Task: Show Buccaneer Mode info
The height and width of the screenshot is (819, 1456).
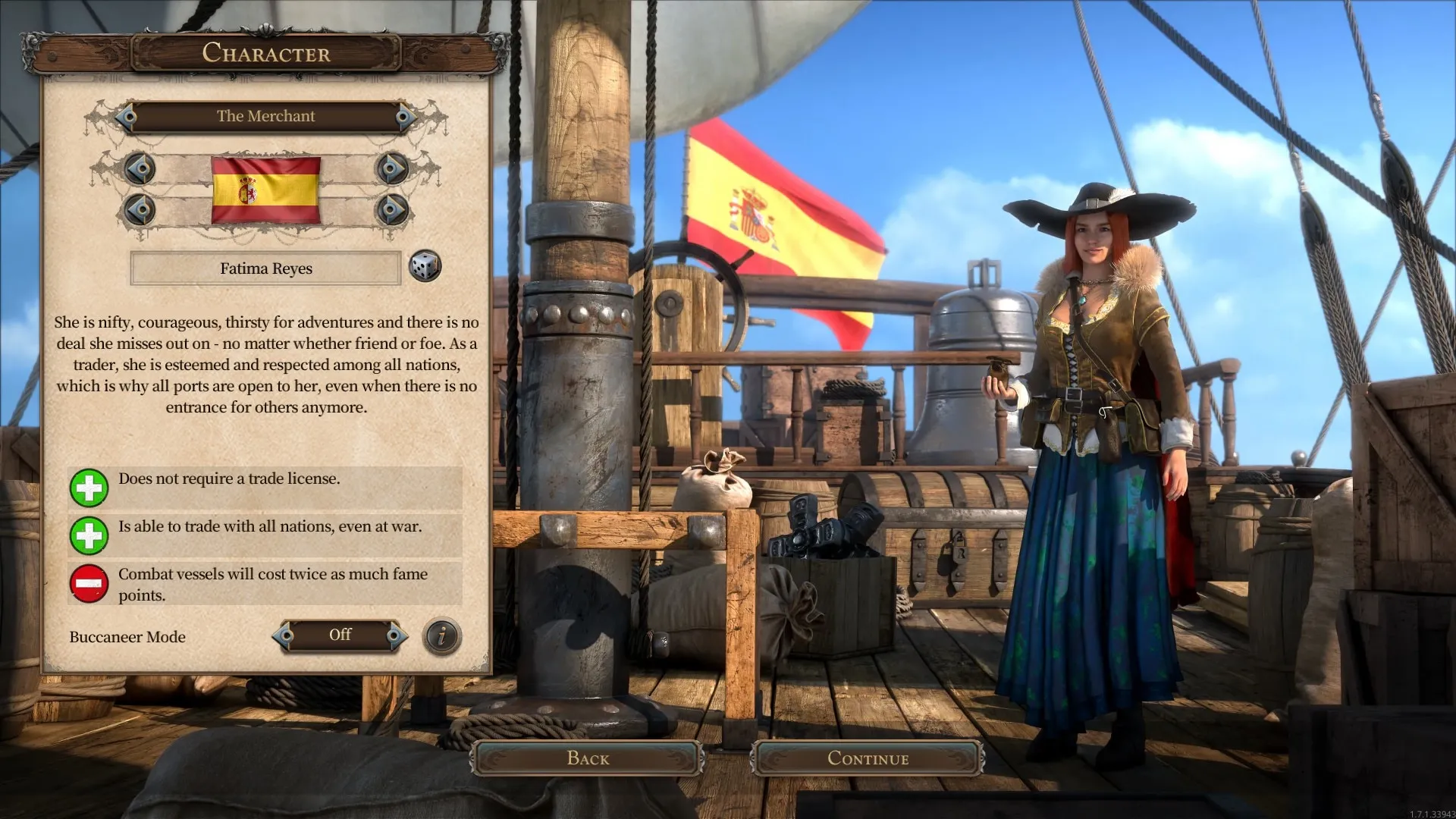Action: pyautogui.click(x=441, y=636)
